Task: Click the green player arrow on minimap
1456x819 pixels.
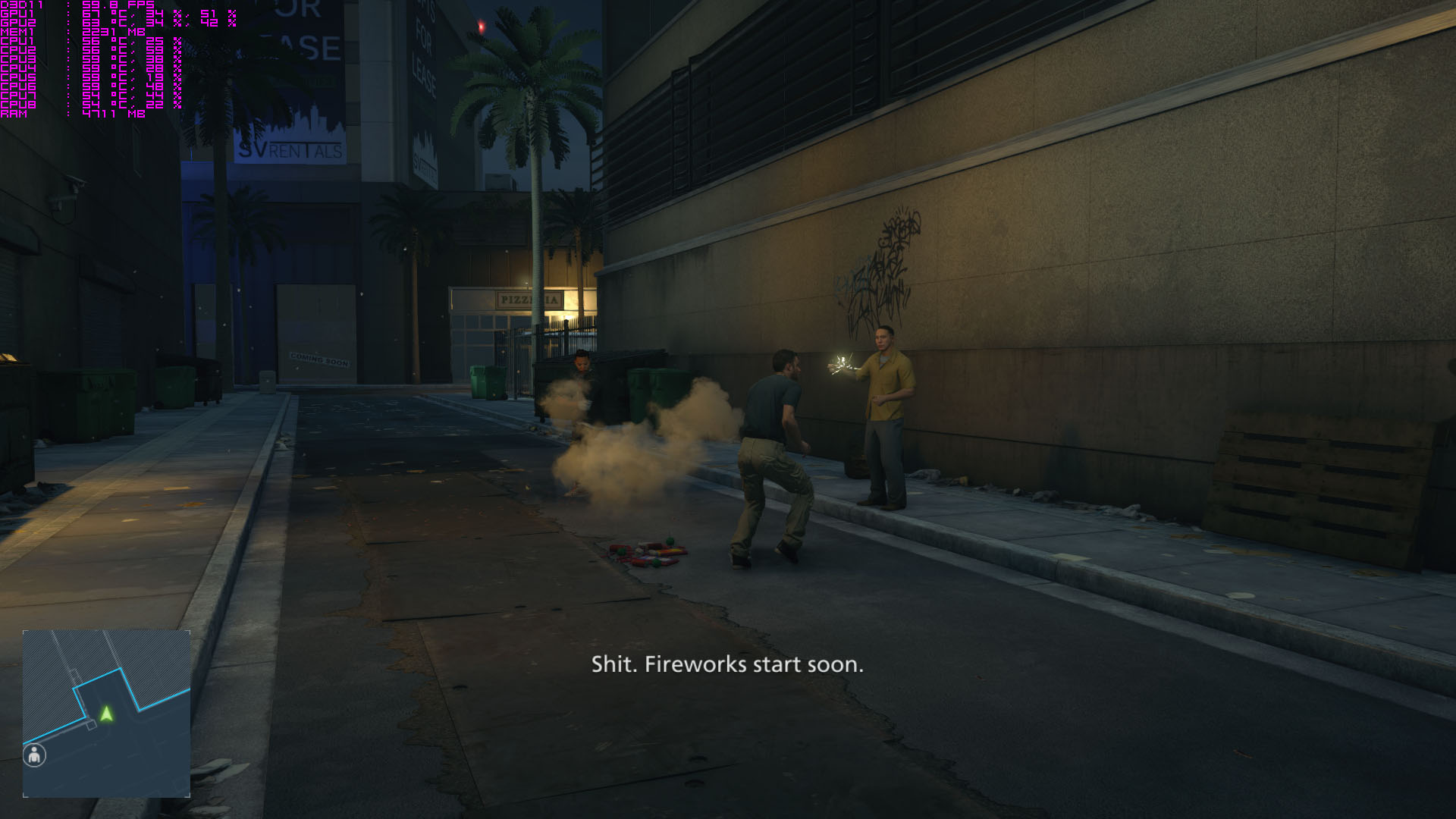Action: 107,714
